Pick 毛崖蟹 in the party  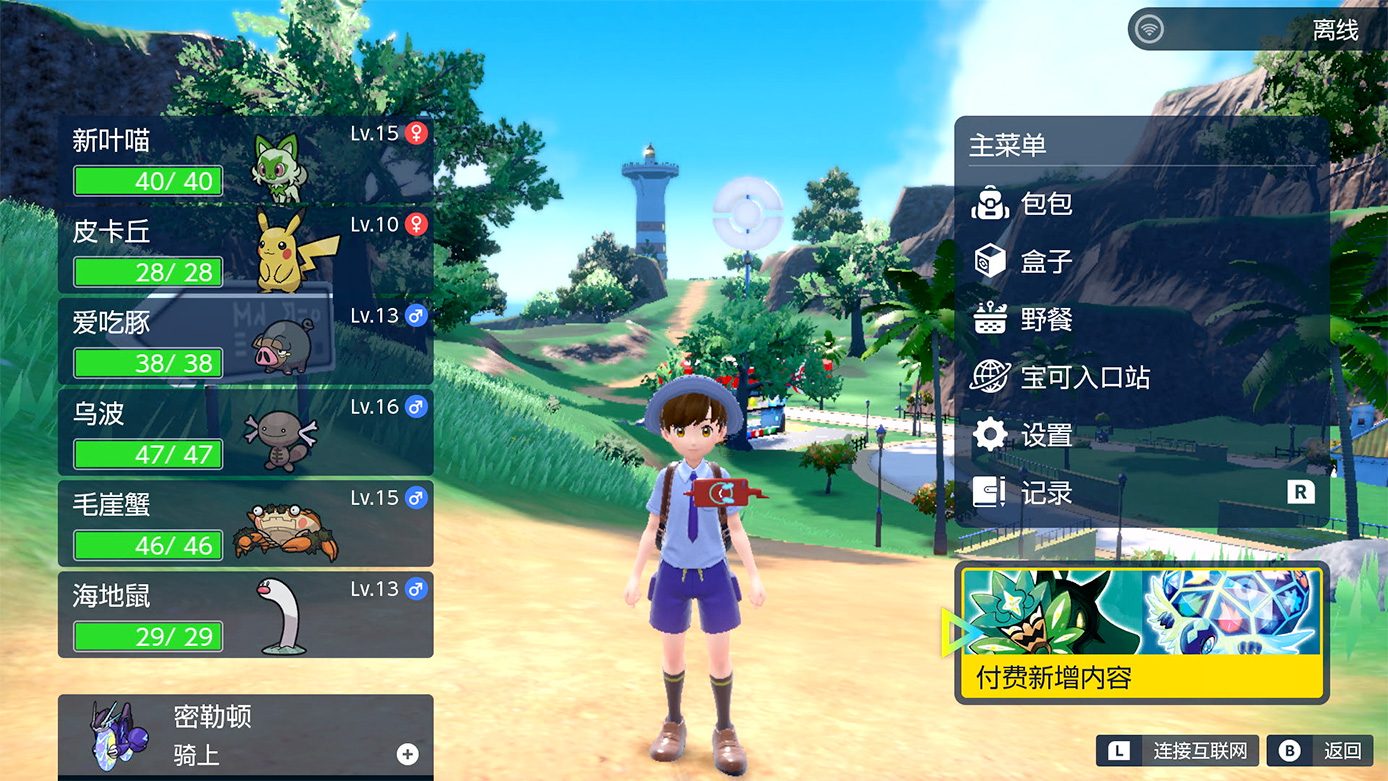pyautogui.click(x=245, y=524)
